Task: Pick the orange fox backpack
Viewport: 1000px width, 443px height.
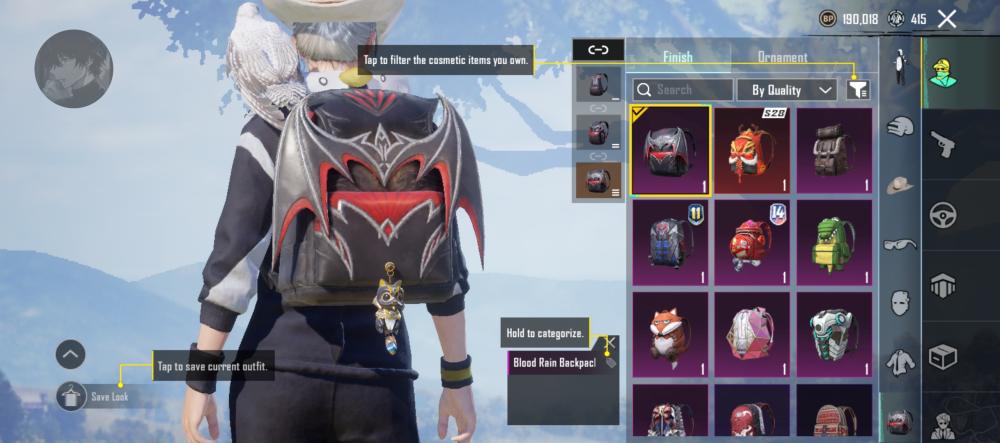Action: pyautogui.click(x=670, y=334)
